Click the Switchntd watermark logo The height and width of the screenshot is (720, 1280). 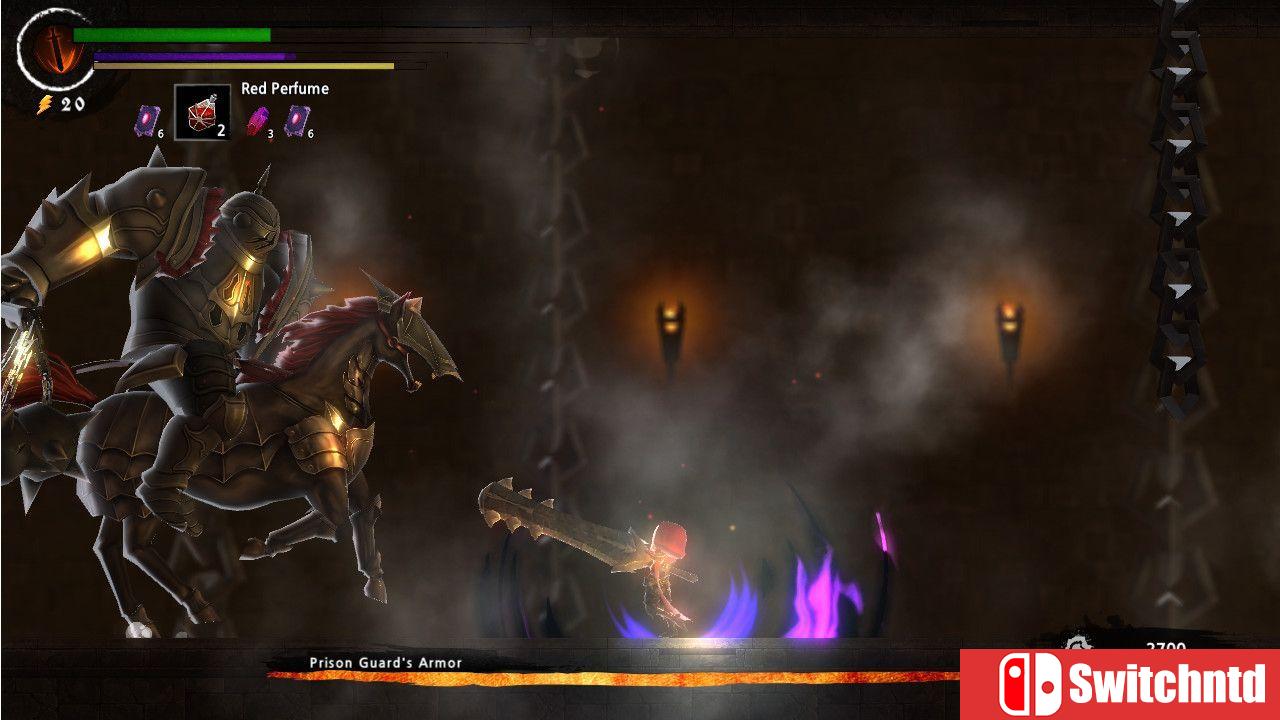pos(1119,684)
